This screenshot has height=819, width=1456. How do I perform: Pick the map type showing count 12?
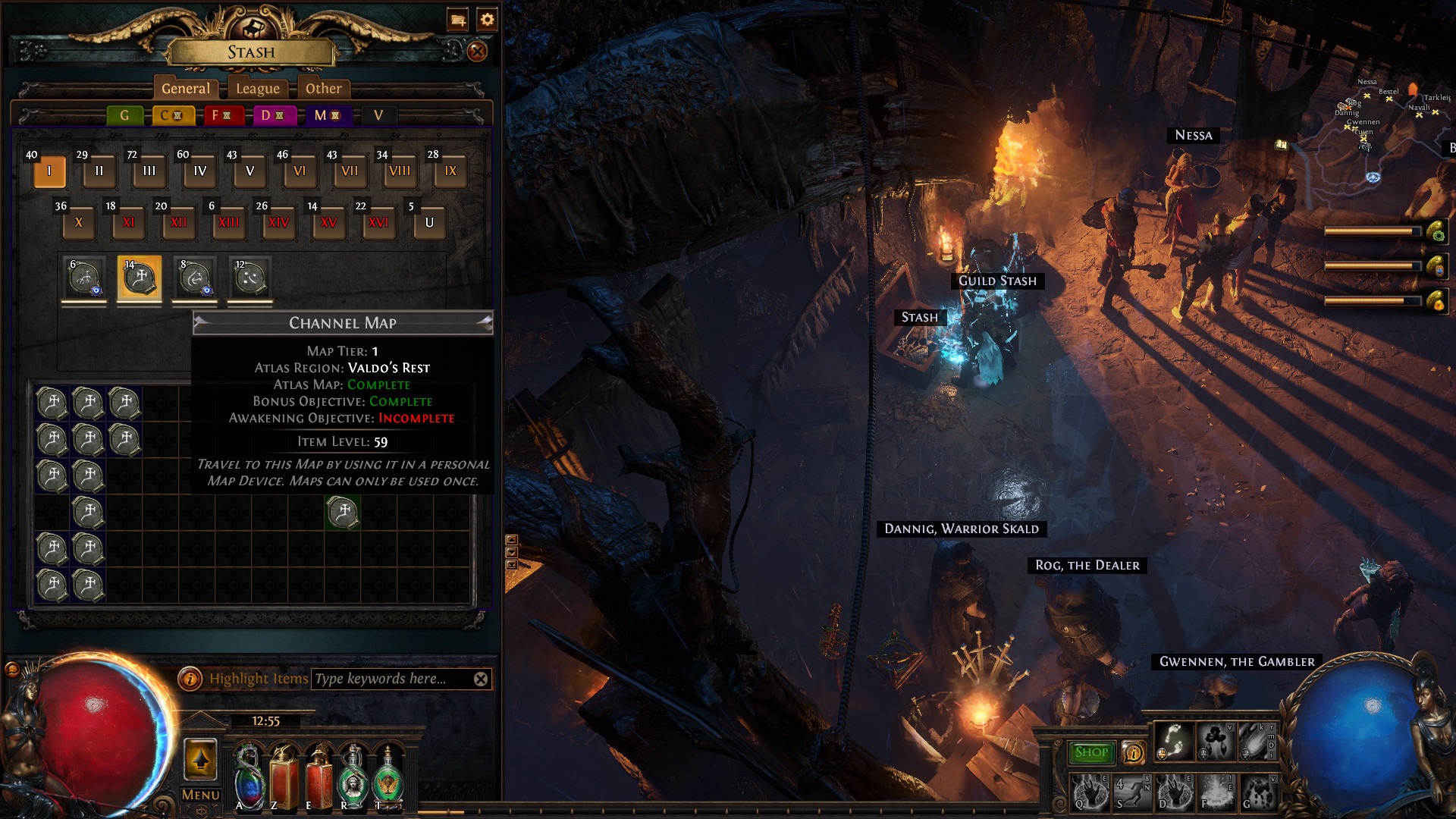tap(250, 278)
